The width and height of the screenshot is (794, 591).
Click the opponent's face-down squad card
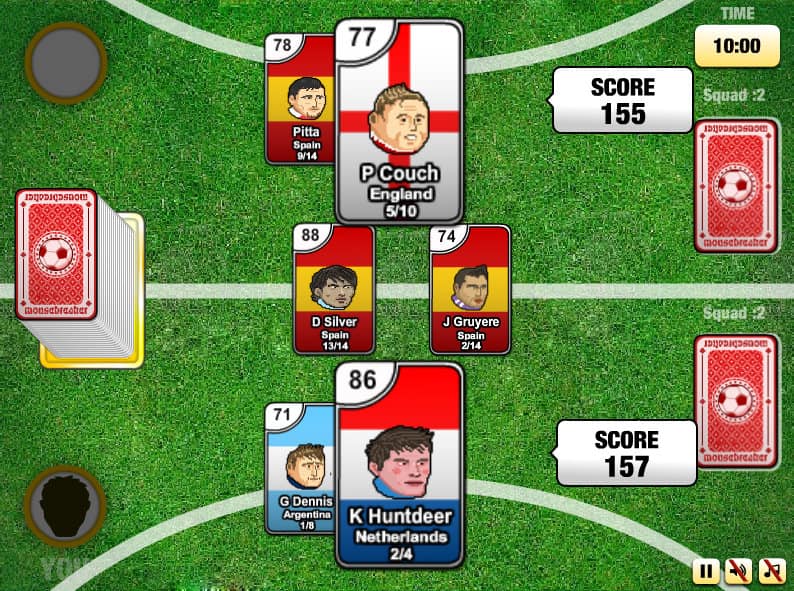[x=736, y=187]
